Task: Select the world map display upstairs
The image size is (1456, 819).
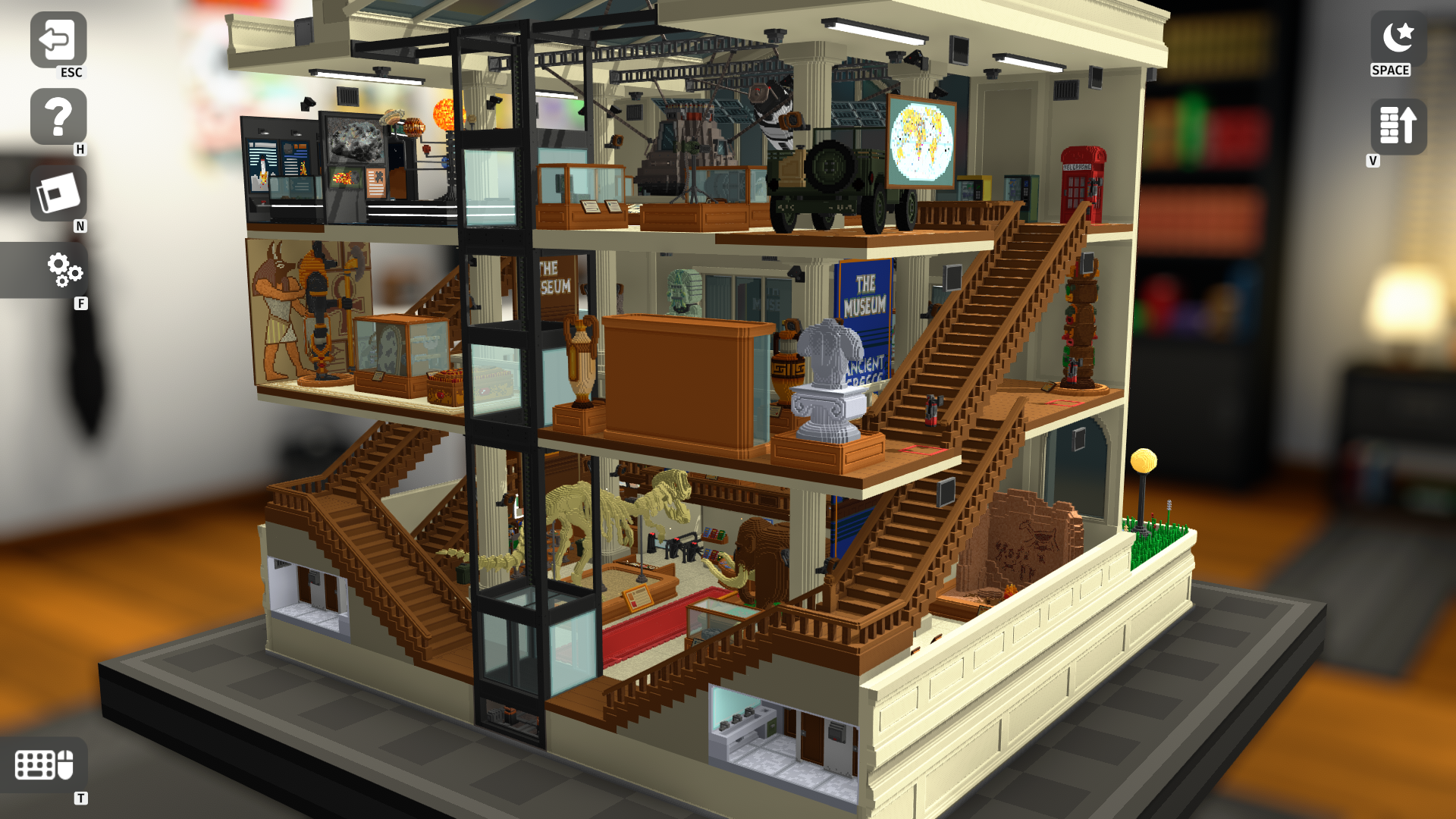Action: click(919, 140)
